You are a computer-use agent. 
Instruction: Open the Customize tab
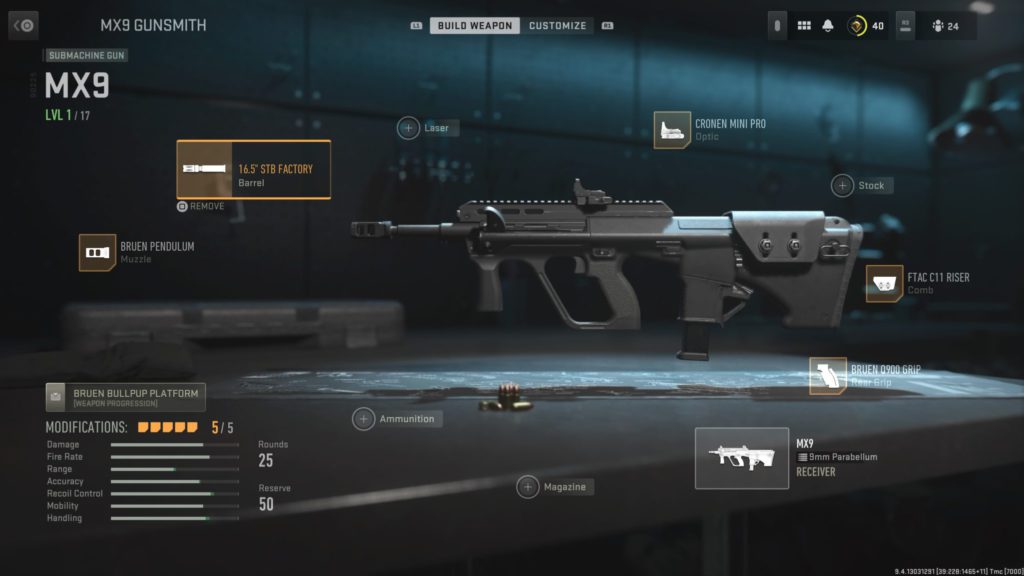557,25
